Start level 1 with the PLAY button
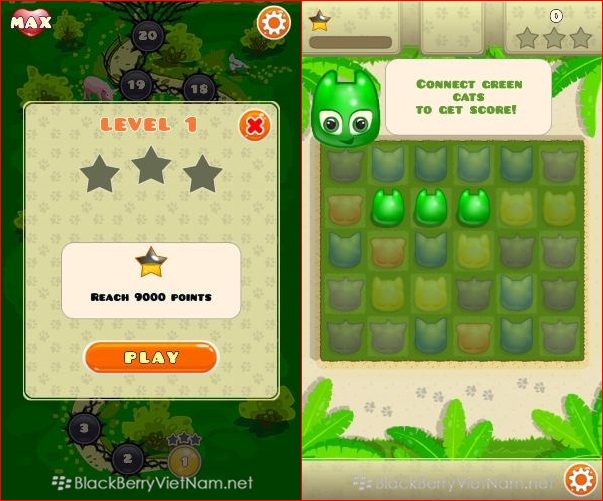603x501 pixels. click(151, 357)
